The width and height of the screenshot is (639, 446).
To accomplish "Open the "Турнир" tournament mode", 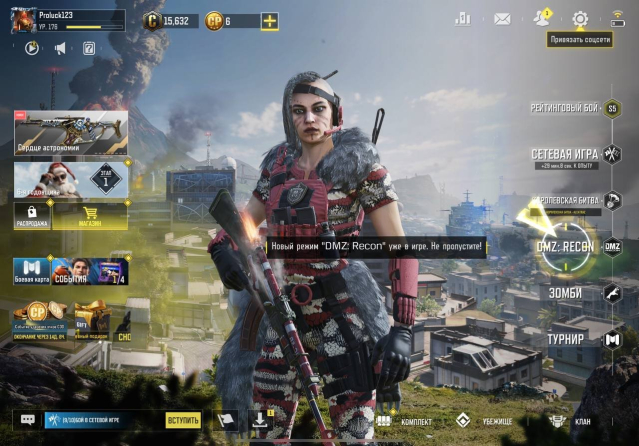I will pyautogui.click(x=566, y=339).
